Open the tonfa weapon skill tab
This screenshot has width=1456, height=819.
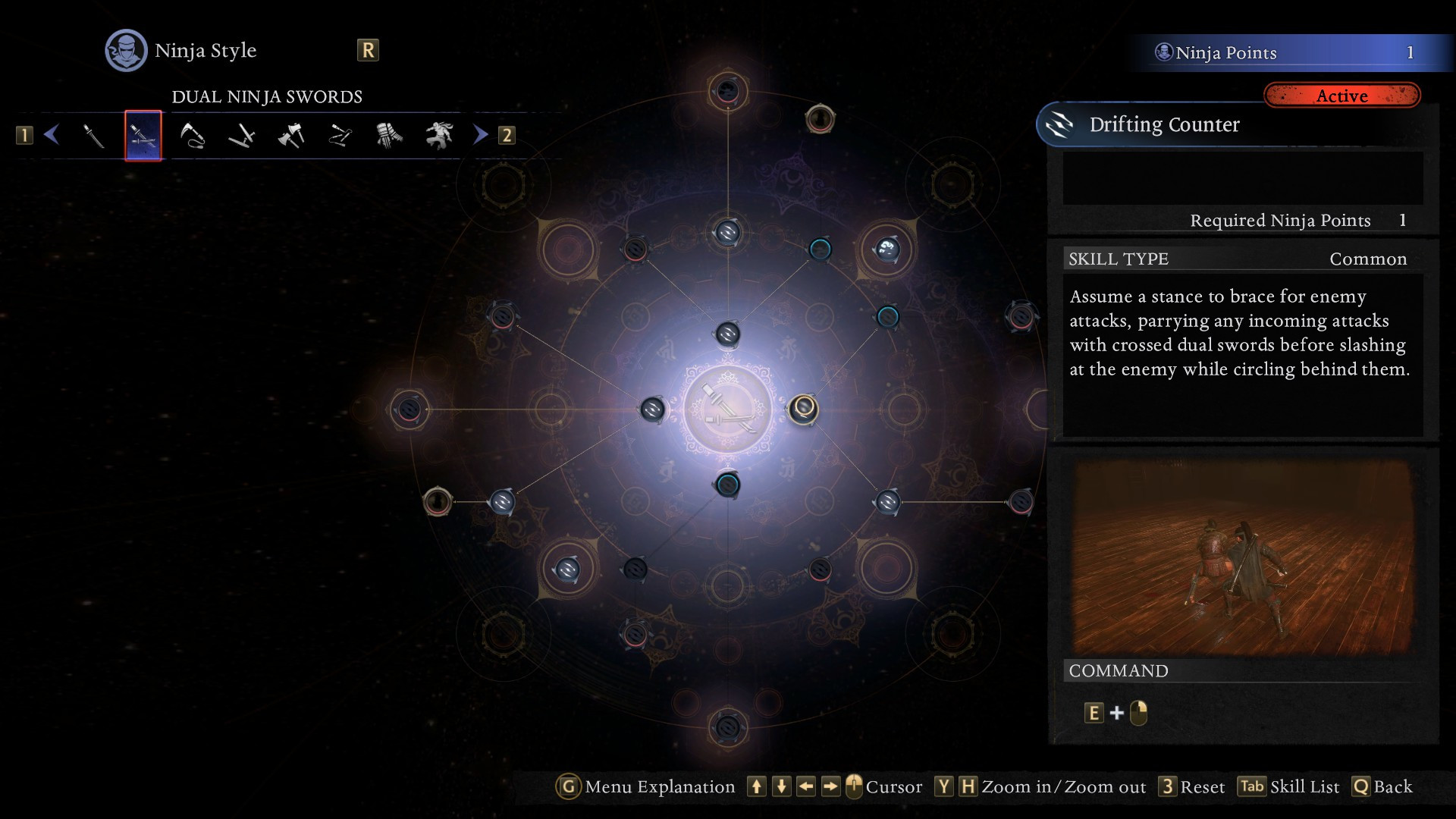pyautogui.click(x=242, y=136)
